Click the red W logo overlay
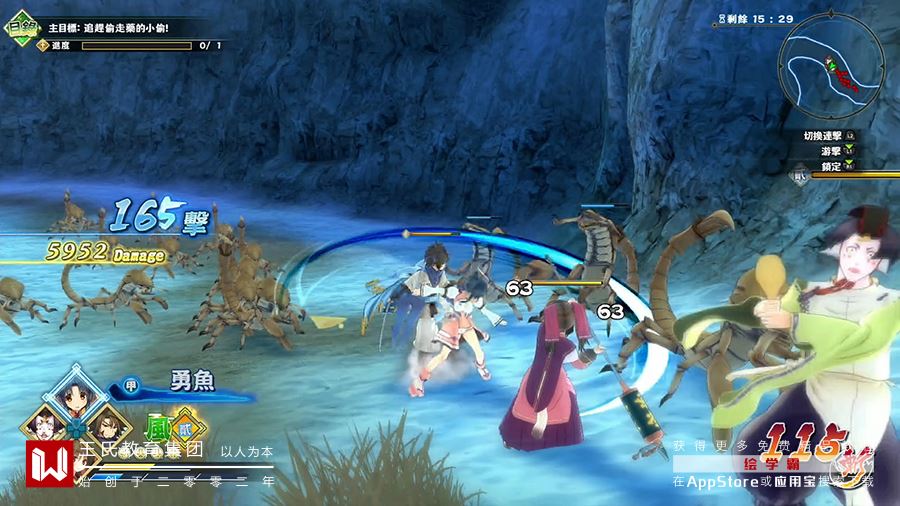The image size is (900, 506). point(50,464)
